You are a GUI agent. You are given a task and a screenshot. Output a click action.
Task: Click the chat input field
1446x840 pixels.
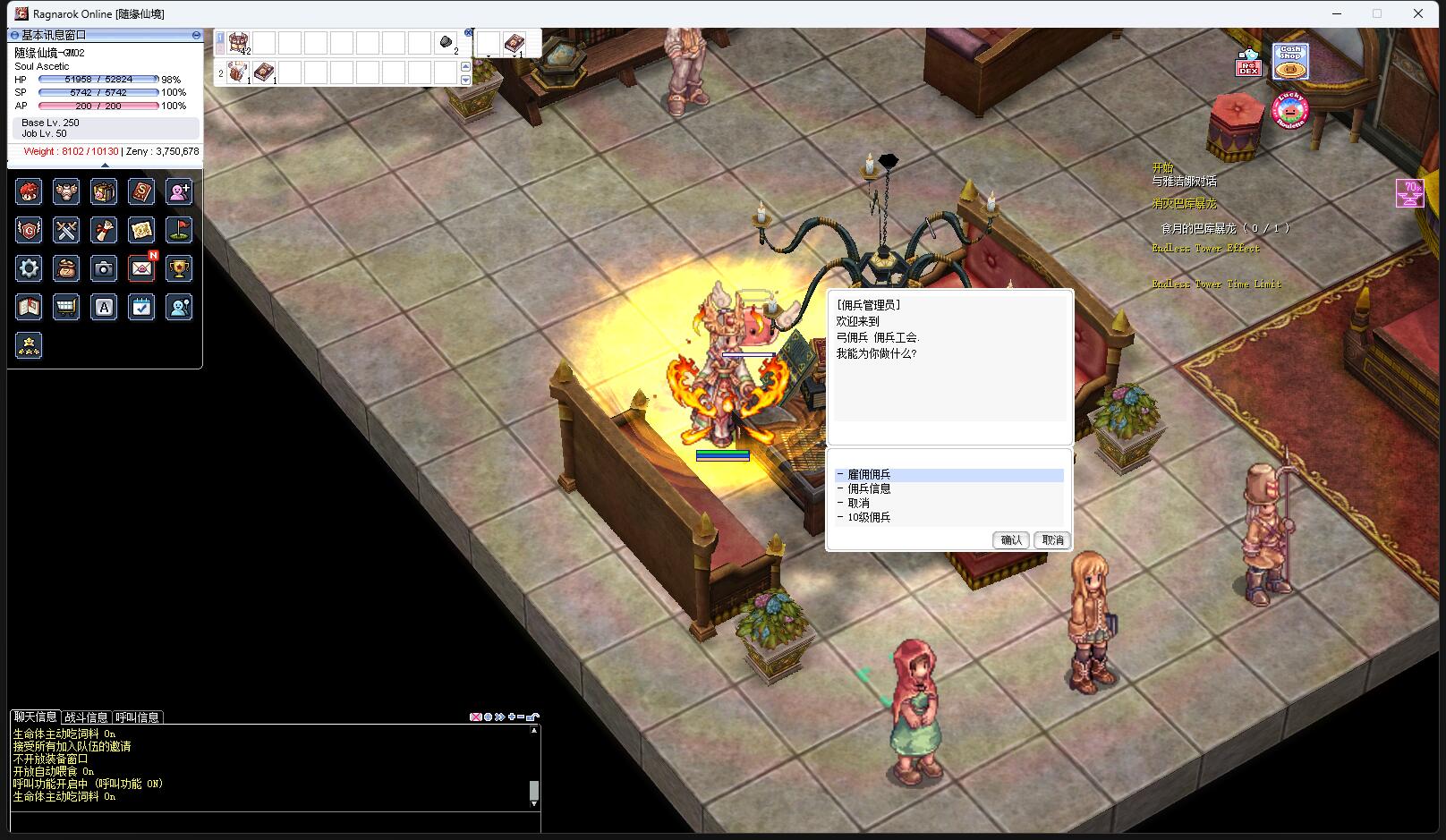268,823
